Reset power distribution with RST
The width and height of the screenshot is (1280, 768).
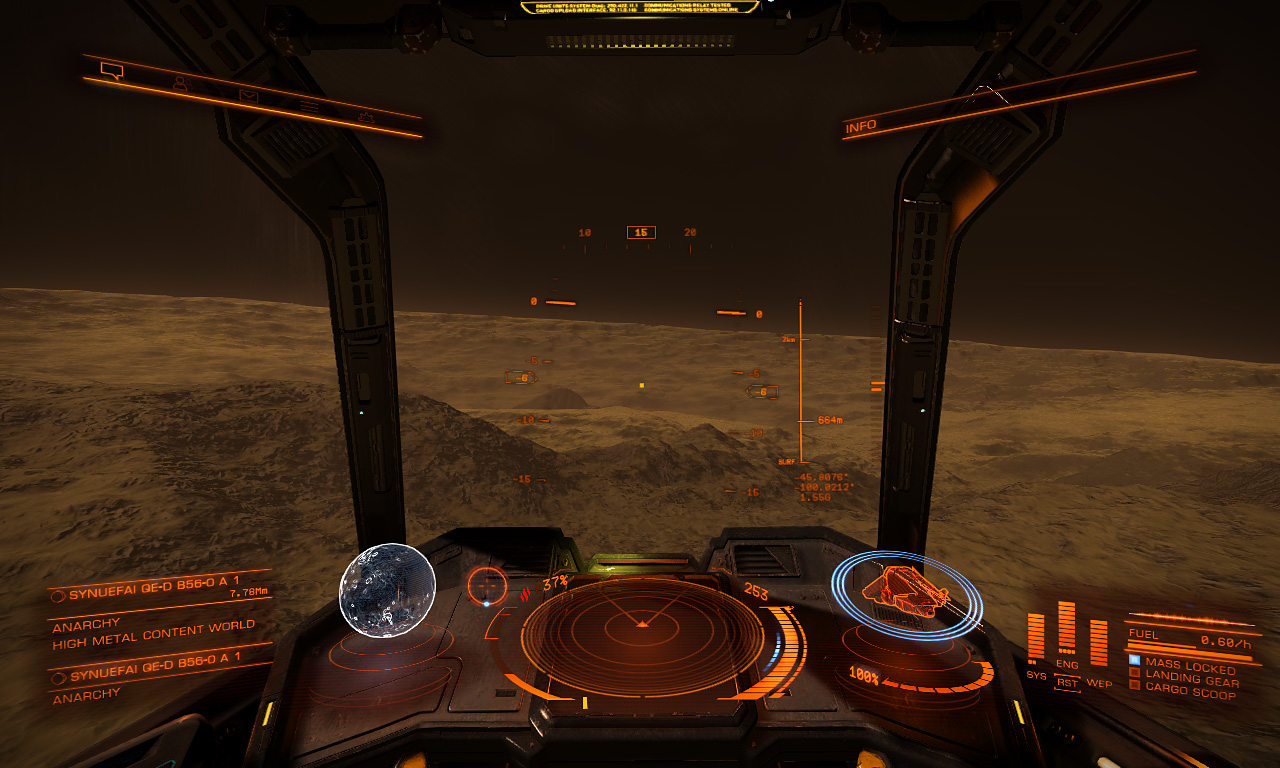[x=1068, y=683]
